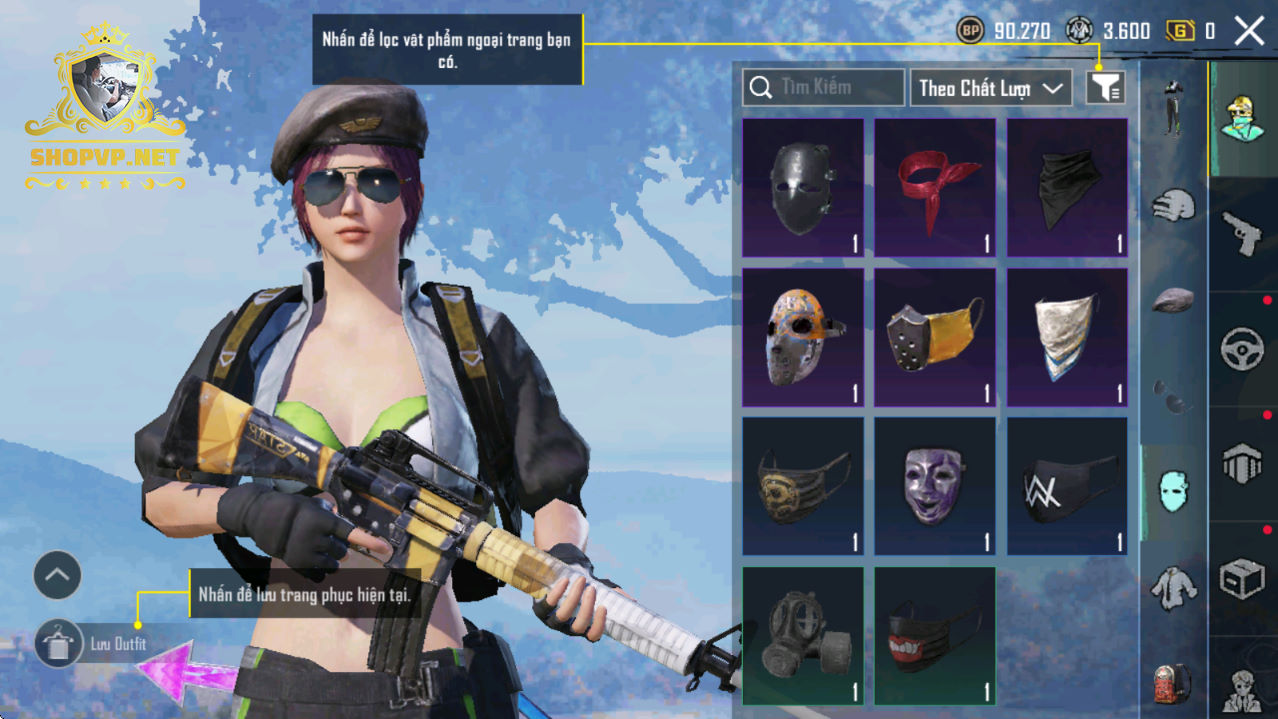Equip the black bandana face cover
This screenshot has width=1278, height=719.
click(1067, 187)
